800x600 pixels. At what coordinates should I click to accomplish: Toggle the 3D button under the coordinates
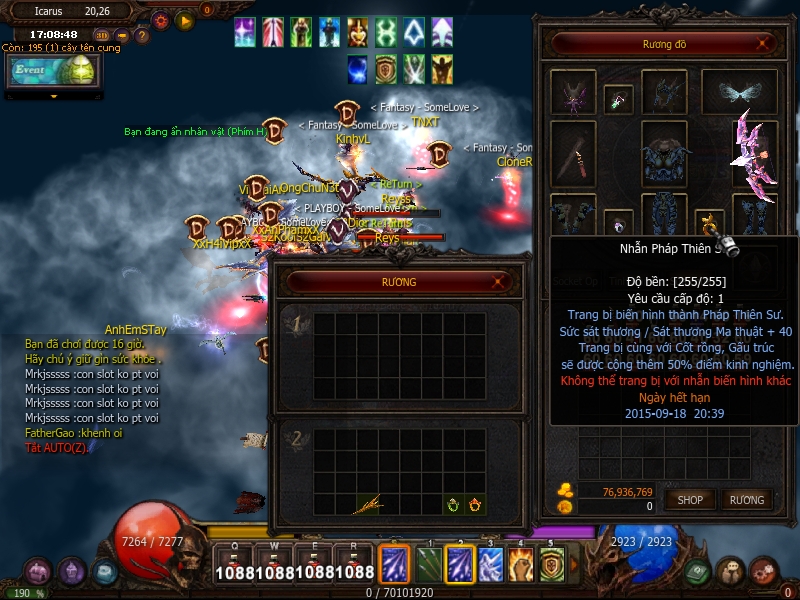(102, 36)
